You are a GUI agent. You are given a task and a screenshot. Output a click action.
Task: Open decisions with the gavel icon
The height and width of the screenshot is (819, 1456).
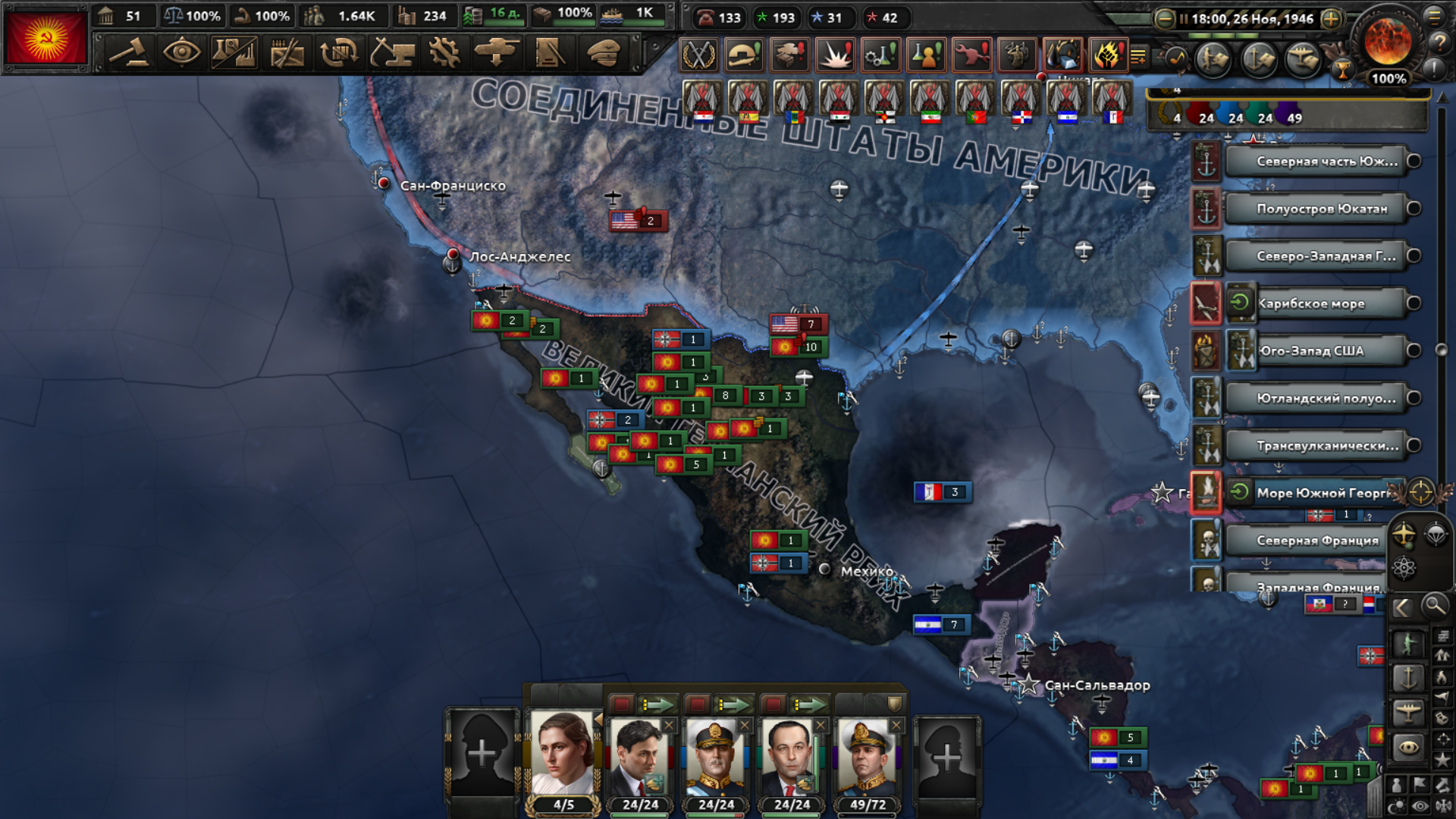(129, 53)
